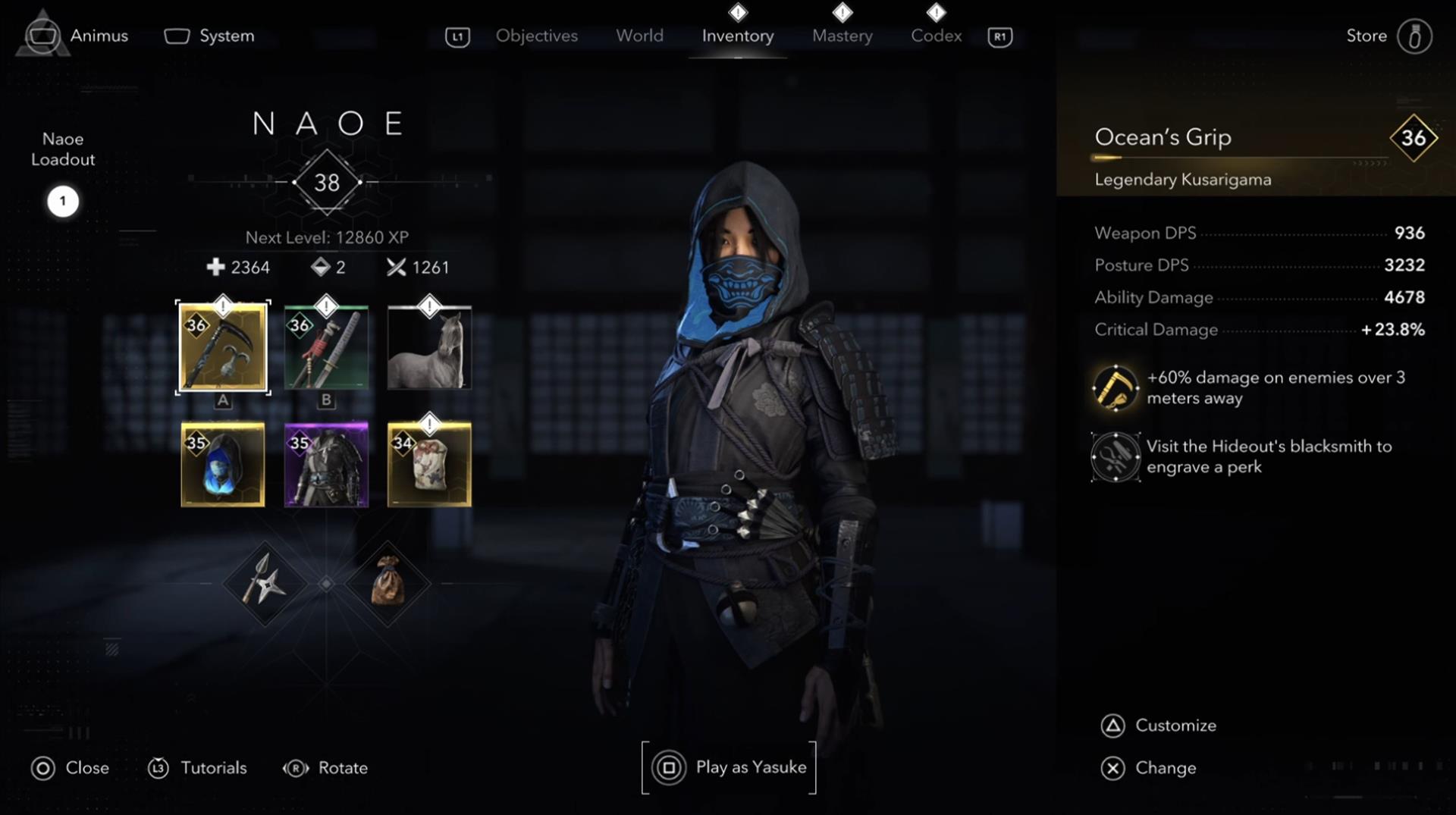Select the dark armor outfit slot

[x=326, y=465]
